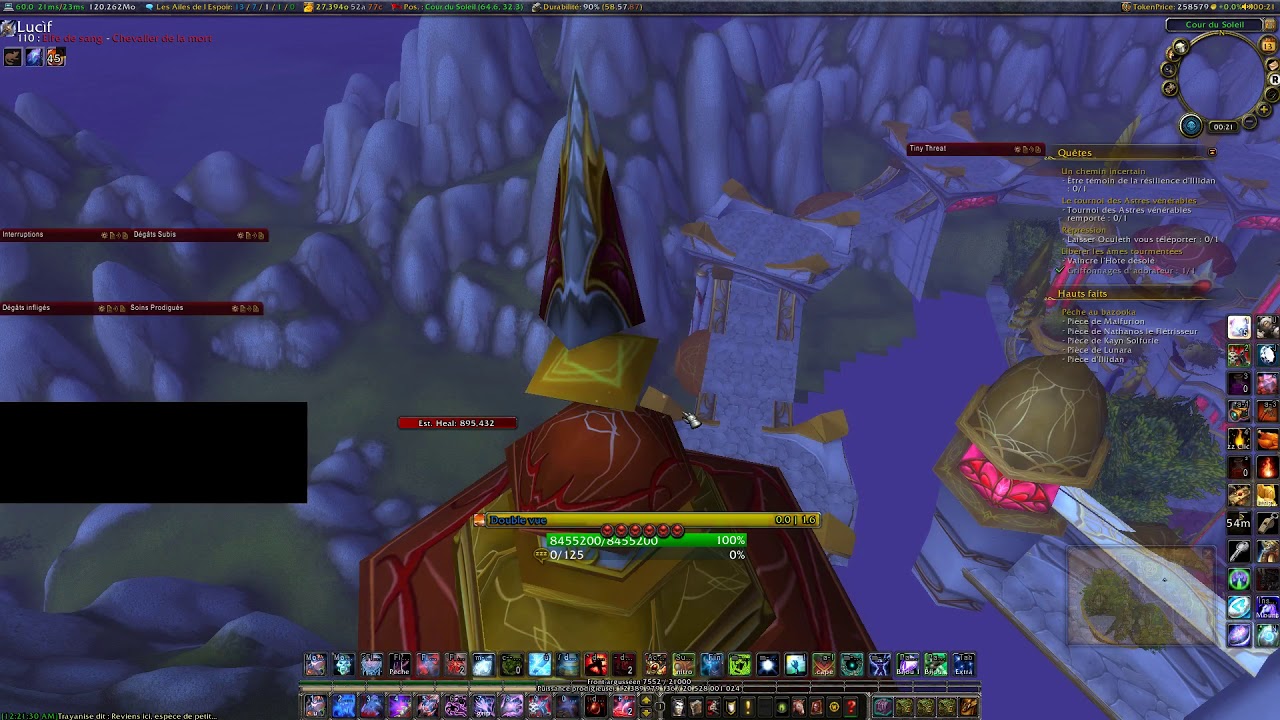
Task: Use the 'Extra' action button
Action: (963, 665)
